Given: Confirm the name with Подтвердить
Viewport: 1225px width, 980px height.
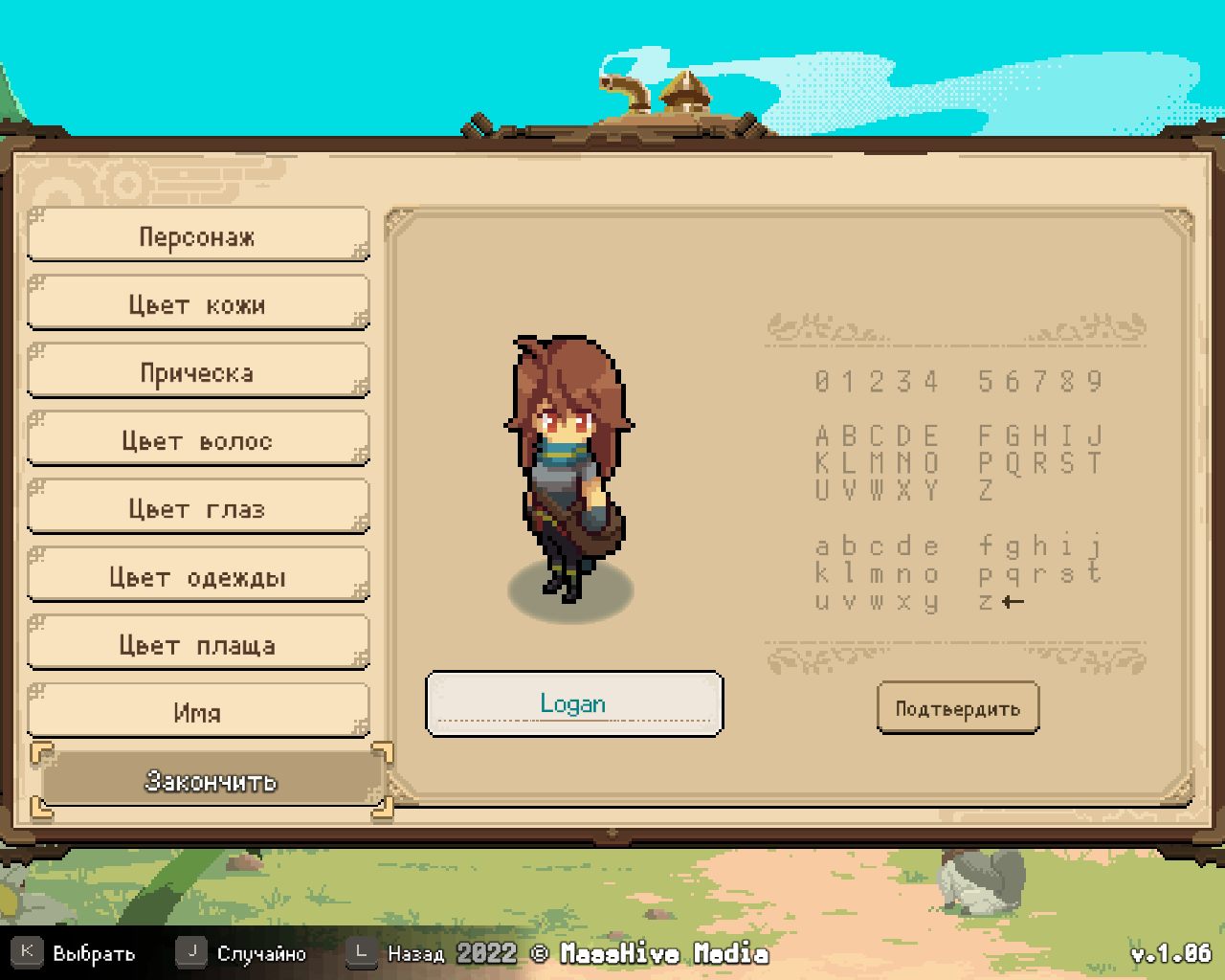Looking at the screenshot, I should point(957,708).
